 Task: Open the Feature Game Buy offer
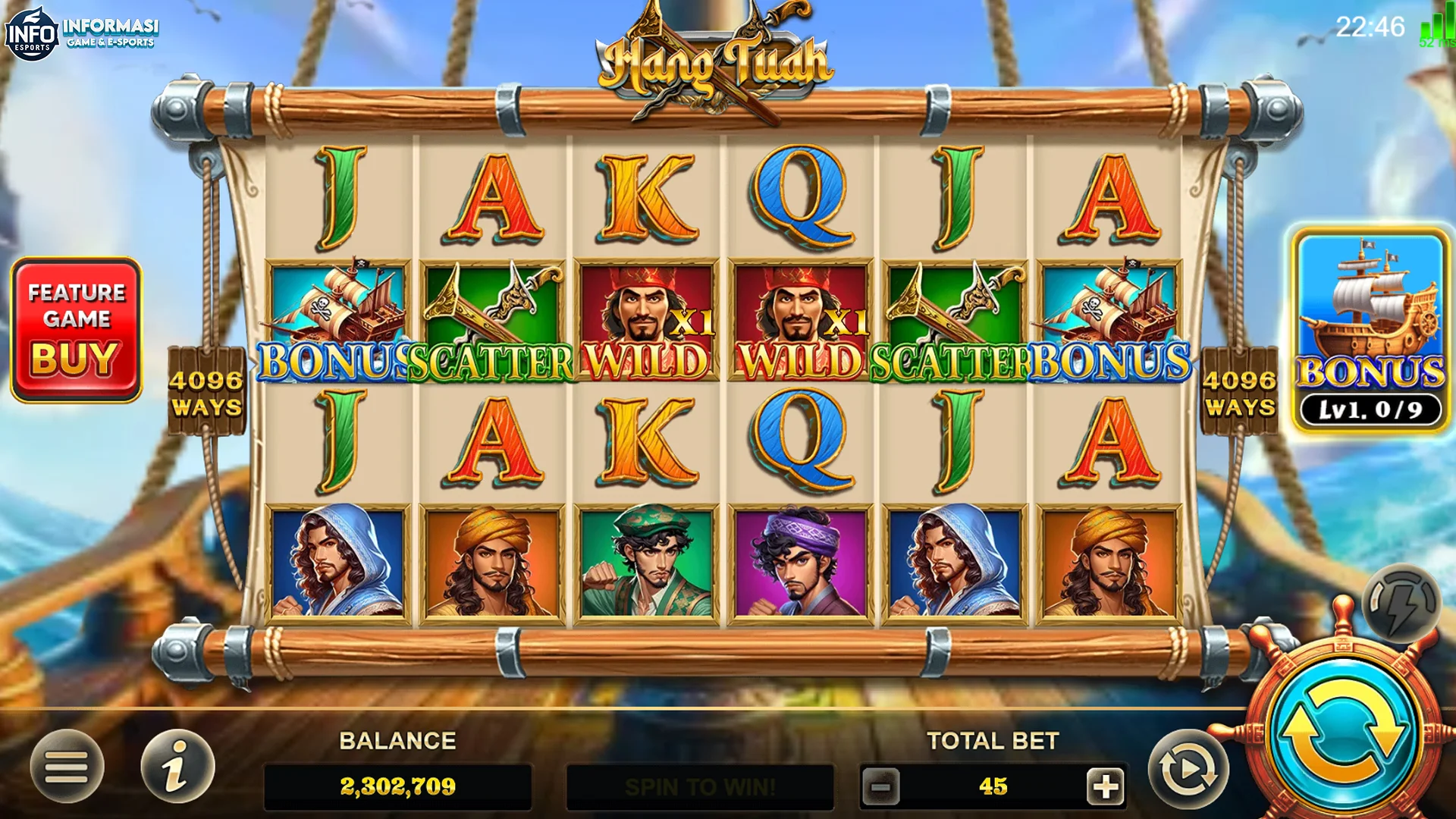pos(76,329)
